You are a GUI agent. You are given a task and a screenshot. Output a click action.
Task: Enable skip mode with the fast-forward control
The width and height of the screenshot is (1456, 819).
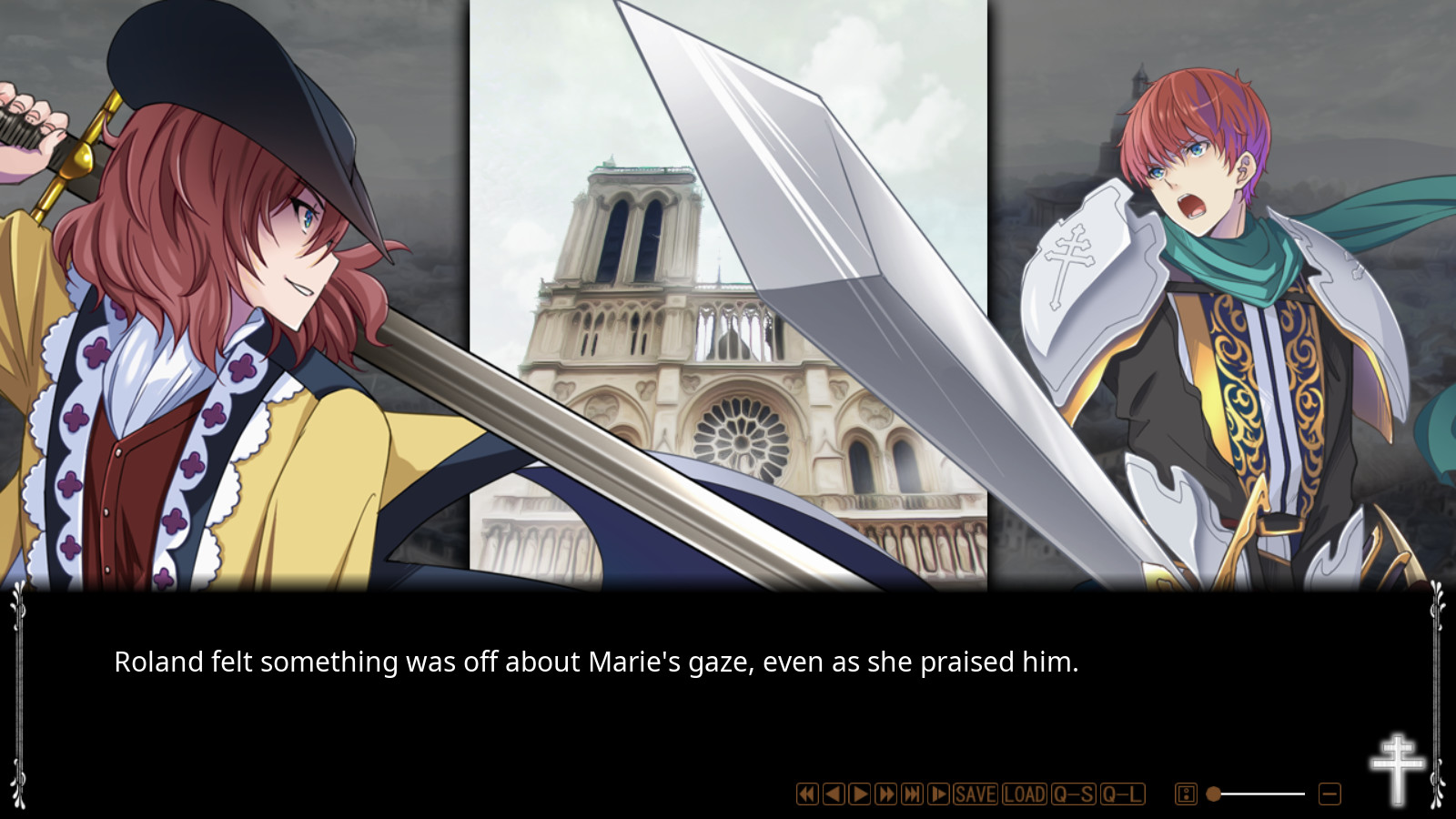(x=886, y=794)
